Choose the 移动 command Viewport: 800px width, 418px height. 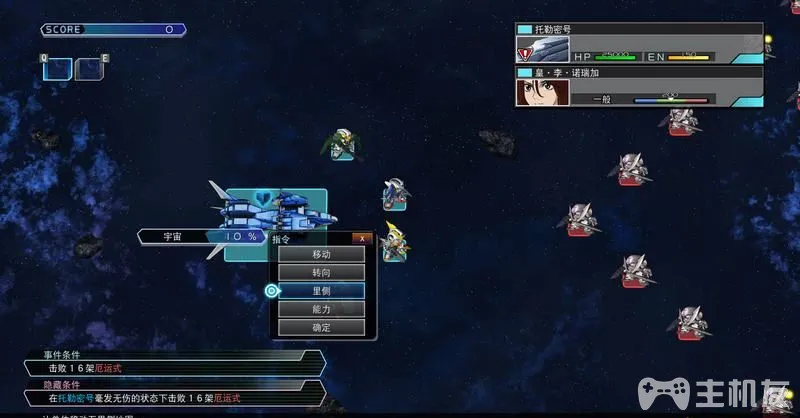[321, 254]
